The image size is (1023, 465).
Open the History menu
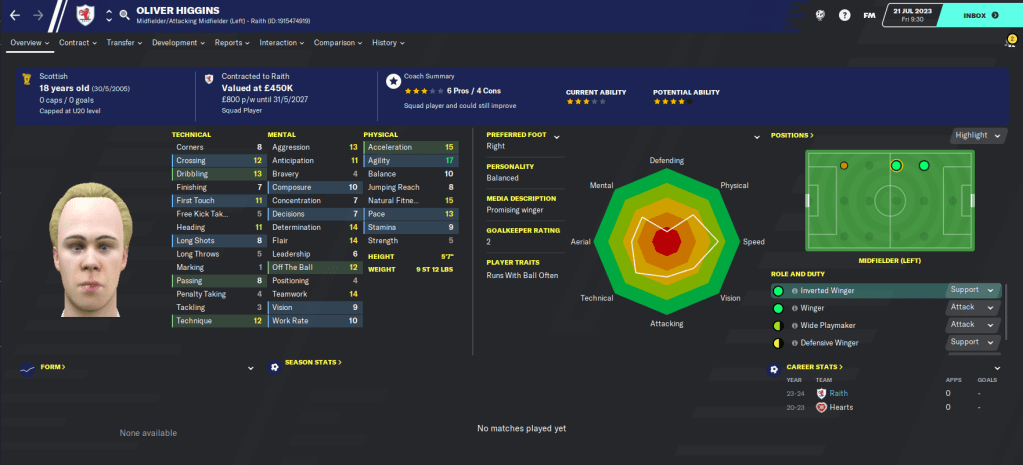pos(388,43)
